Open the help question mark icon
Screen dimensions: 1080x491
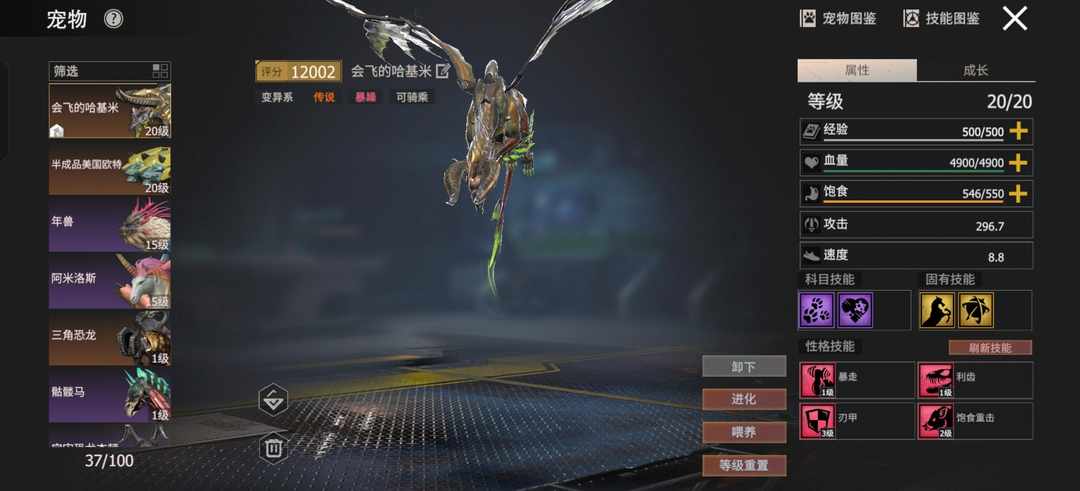click(x=114, y=19)
